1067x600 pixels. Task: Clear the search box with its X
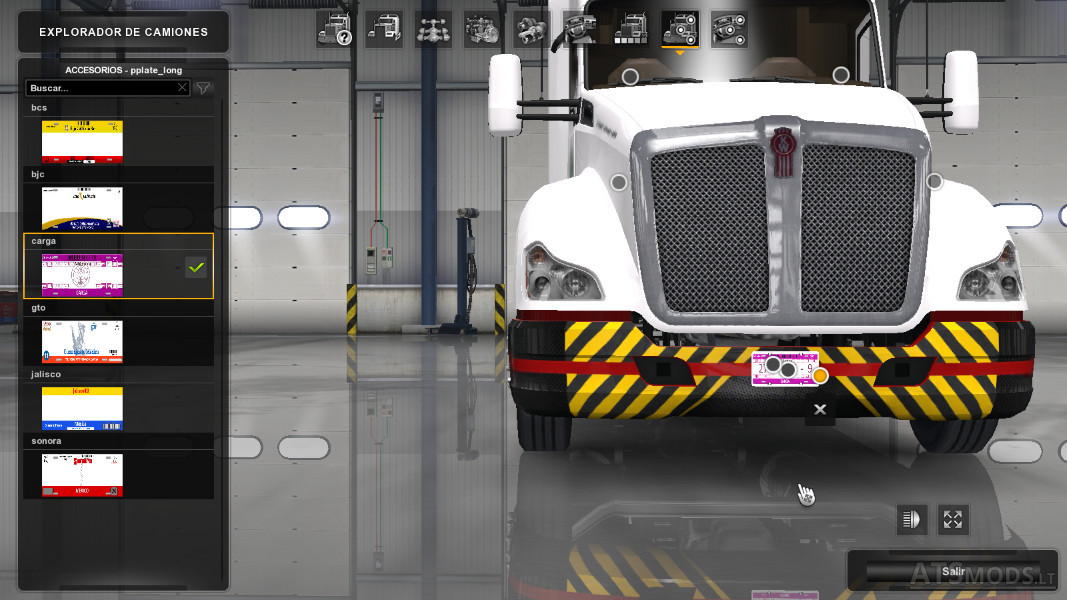181,88
